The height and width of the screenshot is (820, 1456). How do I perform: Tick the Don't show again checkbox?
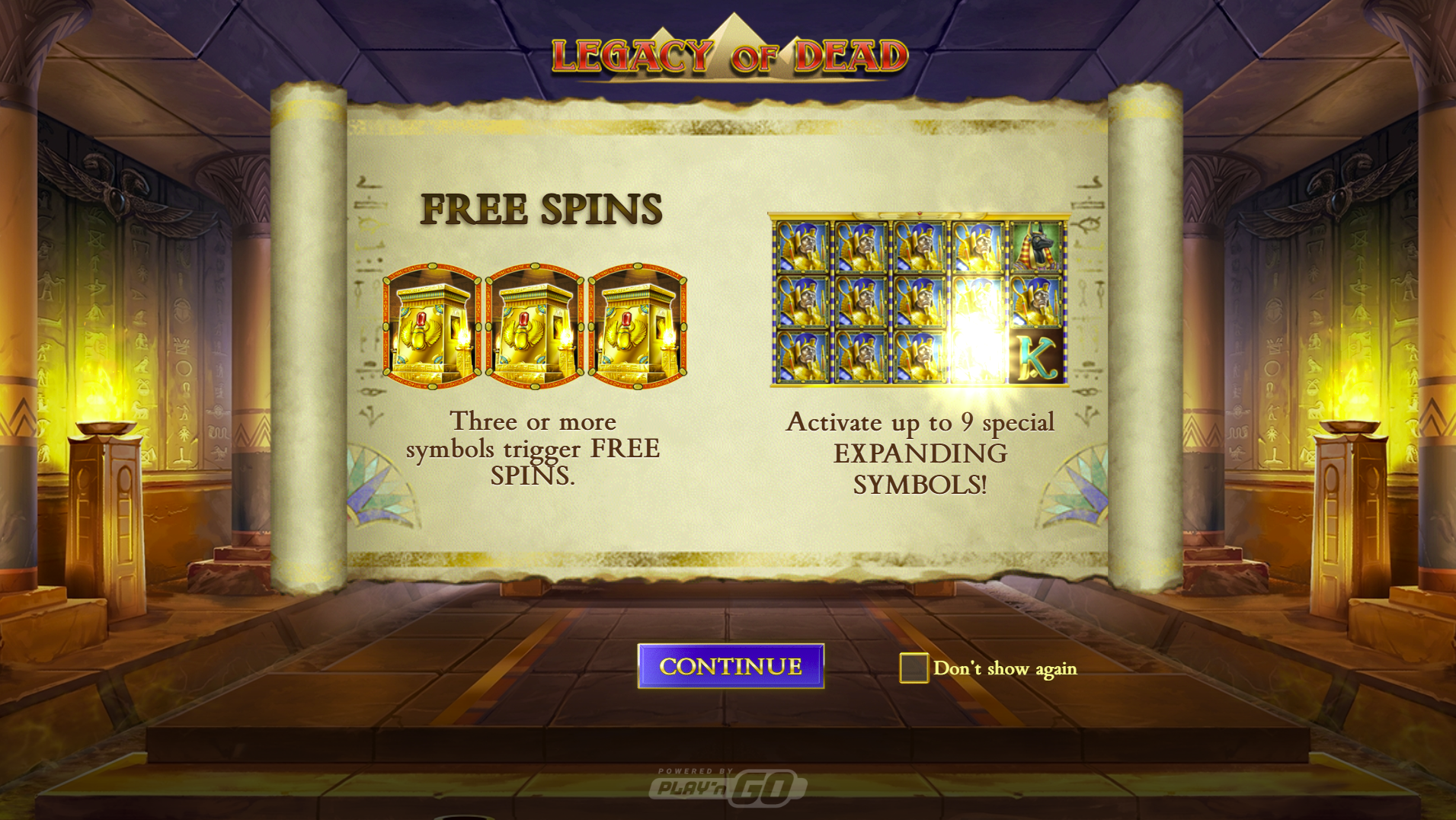click(914, 668)
